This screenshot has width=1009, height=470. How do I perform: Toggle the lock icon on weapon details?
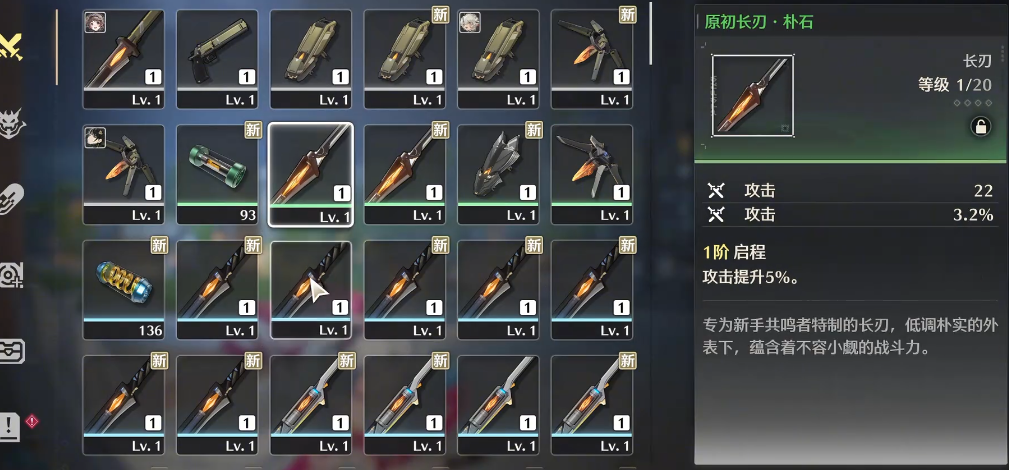pyautogui.click(x=980, y=126)
